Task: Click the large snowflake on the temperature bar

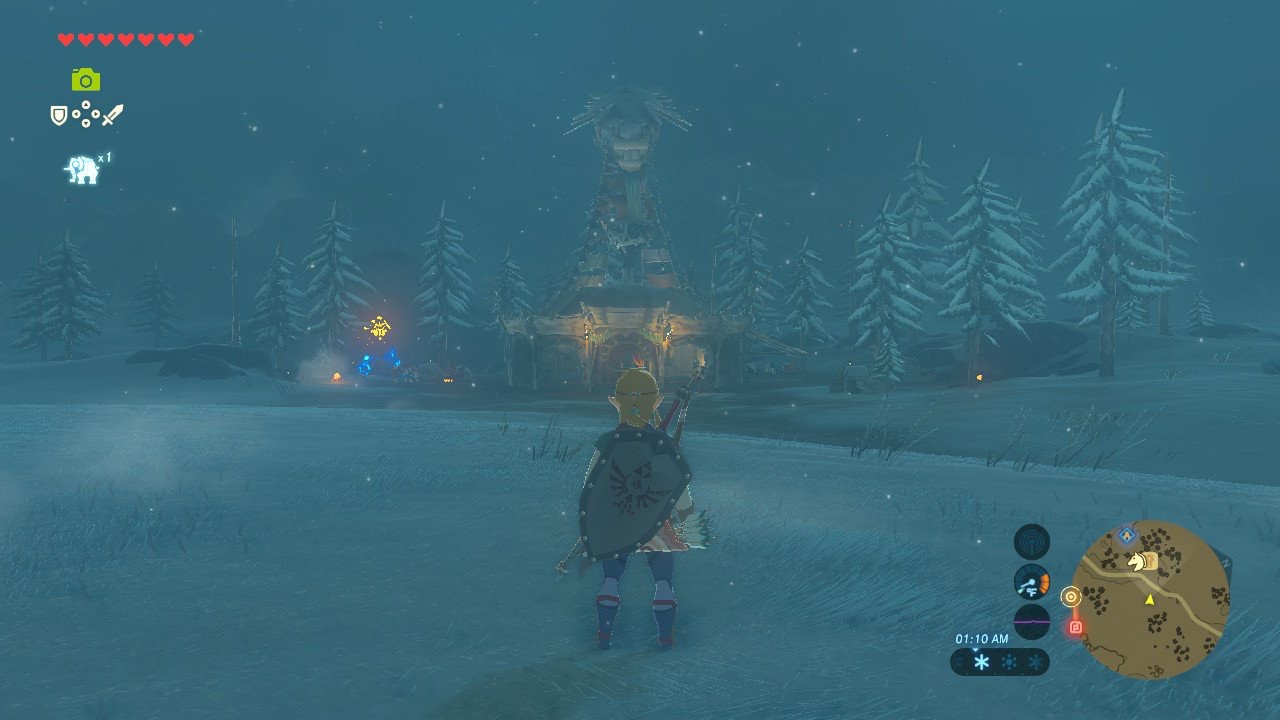Action: [x=980, y=661]
